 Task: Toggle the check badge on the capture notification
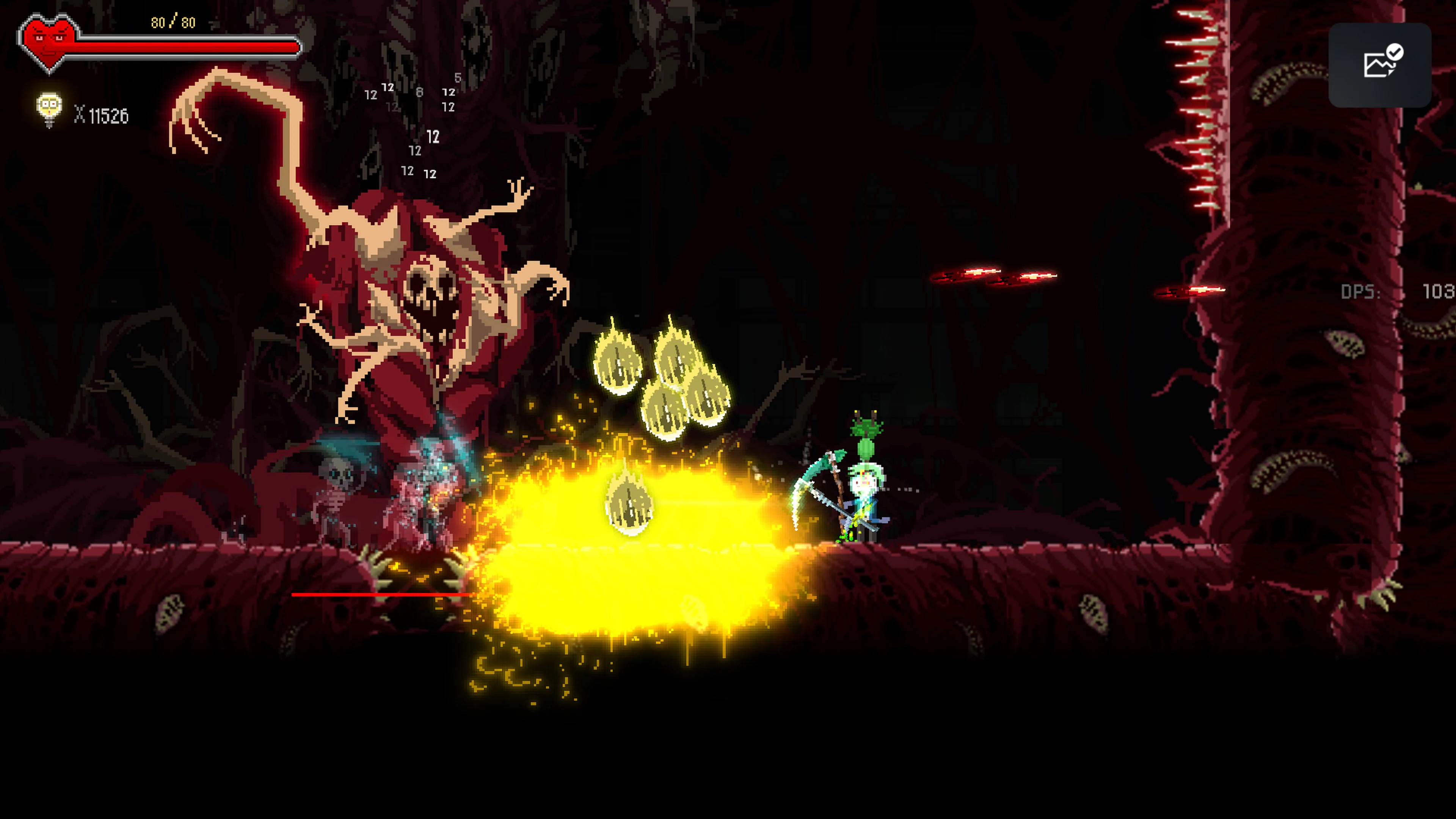[x=1395, y=52]
